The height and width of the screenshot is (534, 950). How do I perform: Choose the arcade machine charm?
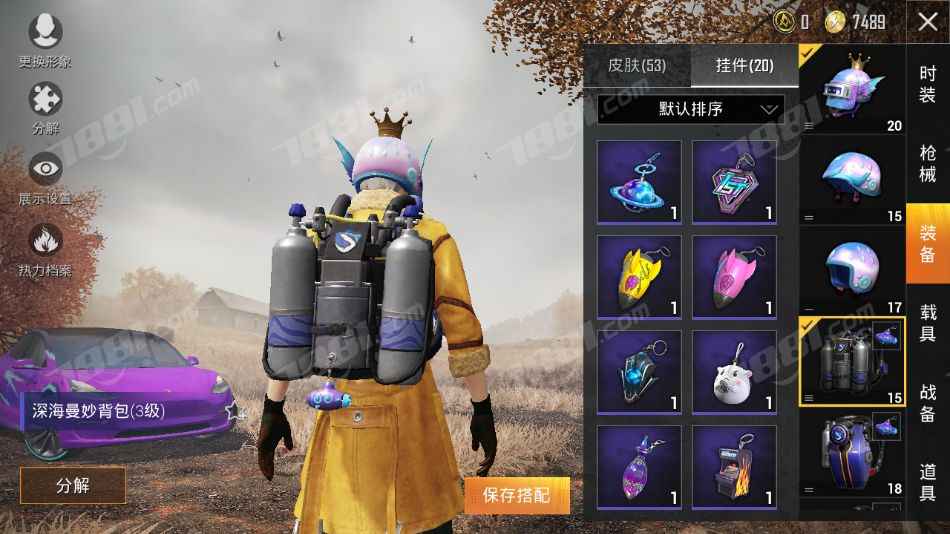pos(734,467)
